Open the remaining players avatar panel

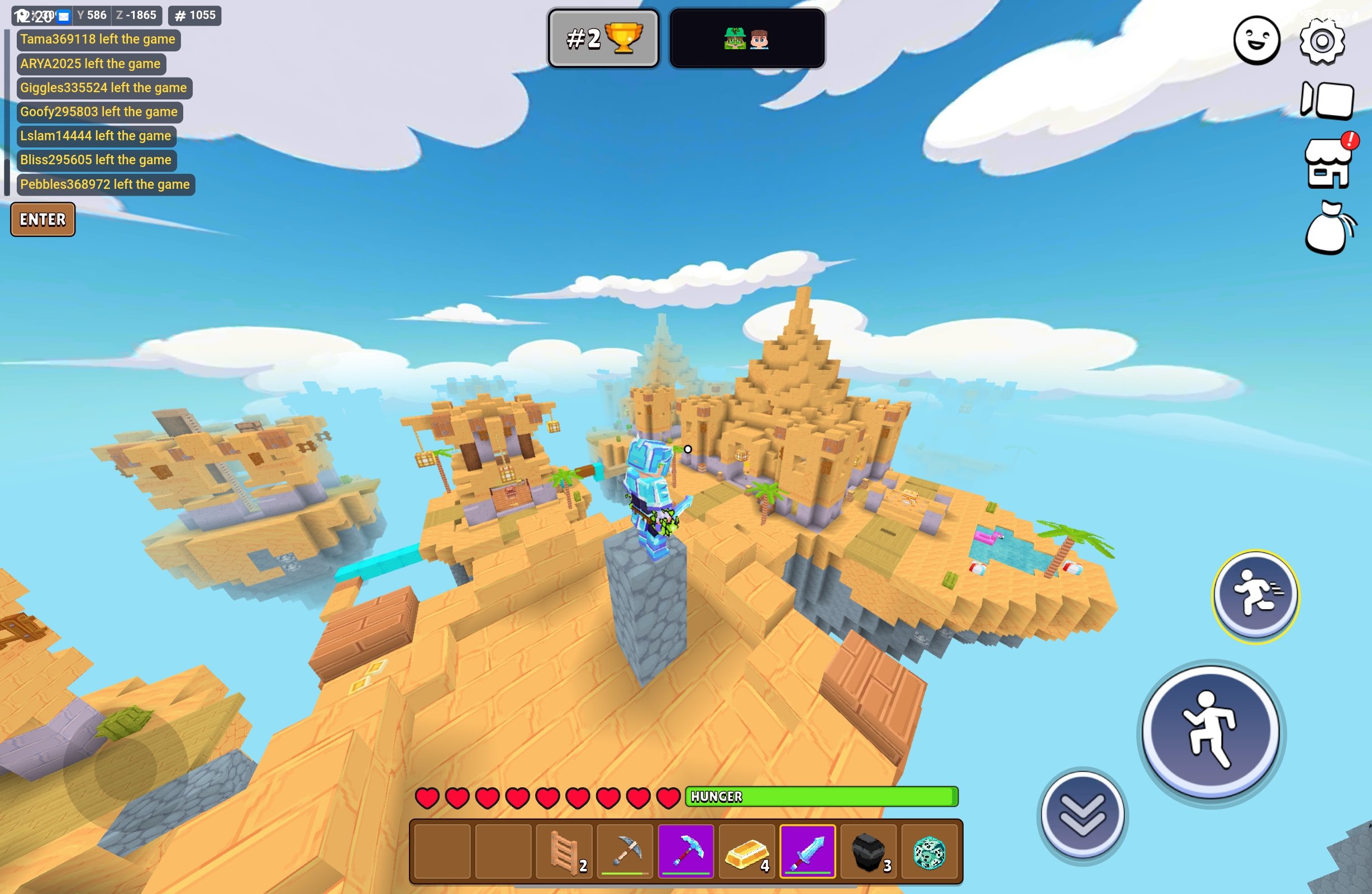point(746,39)
